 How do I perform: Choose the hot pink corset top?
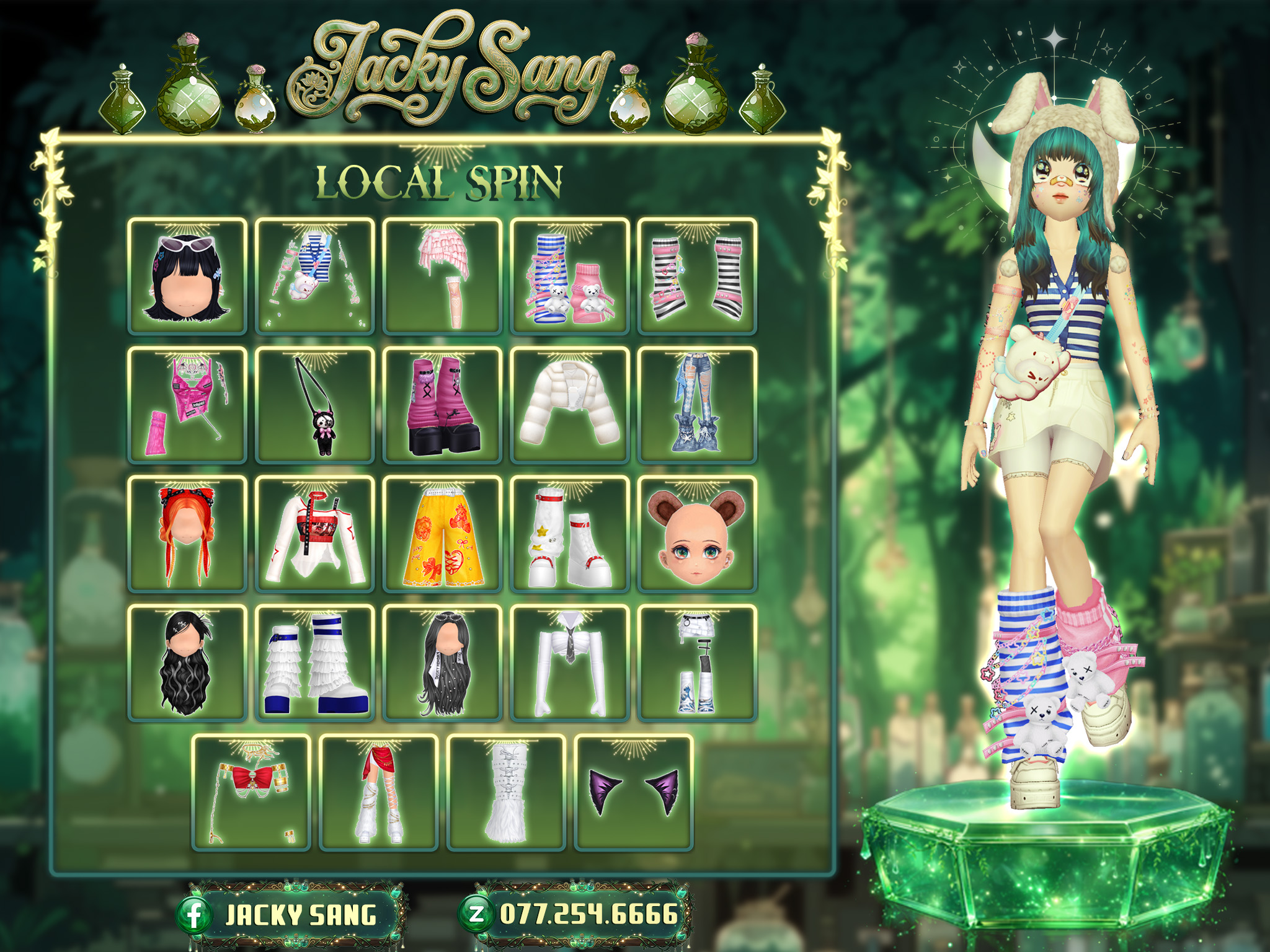[x=187, y=405]
